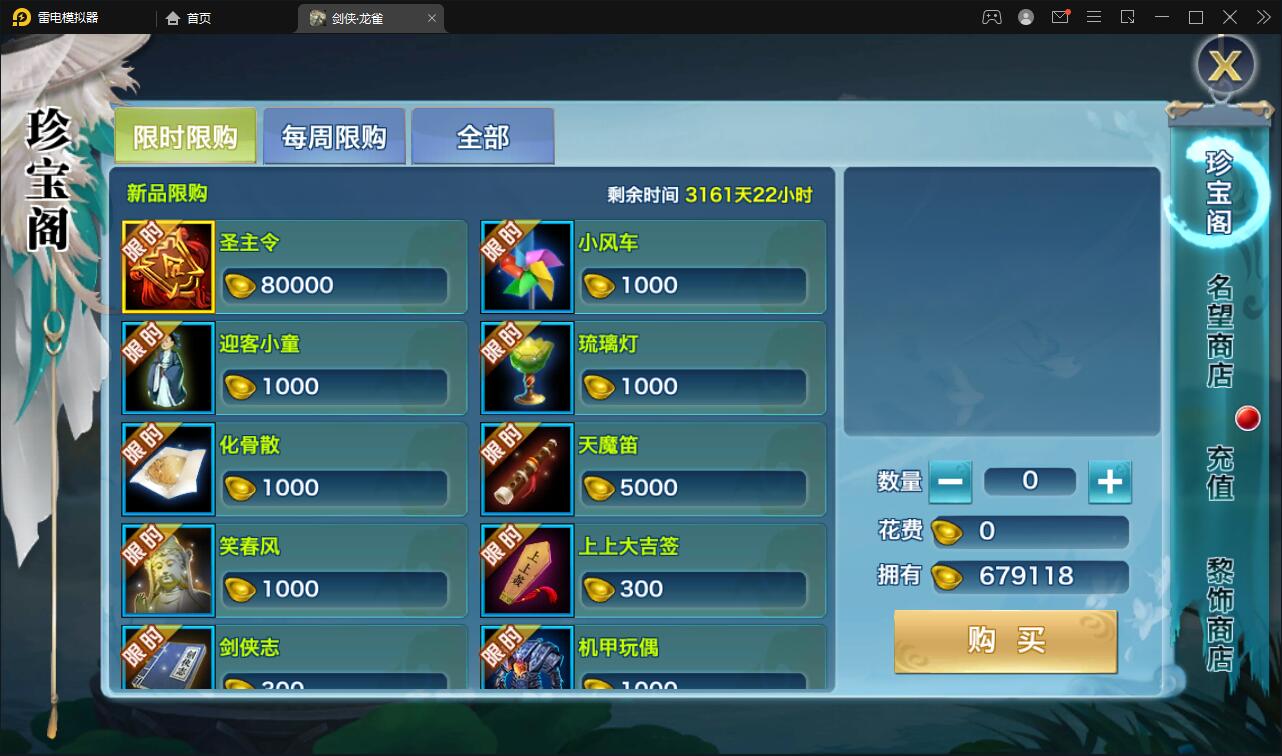1282x756 pixels.
Task: Click the 机甲玩偶 mech doll icon
Action: pos(527,662)
